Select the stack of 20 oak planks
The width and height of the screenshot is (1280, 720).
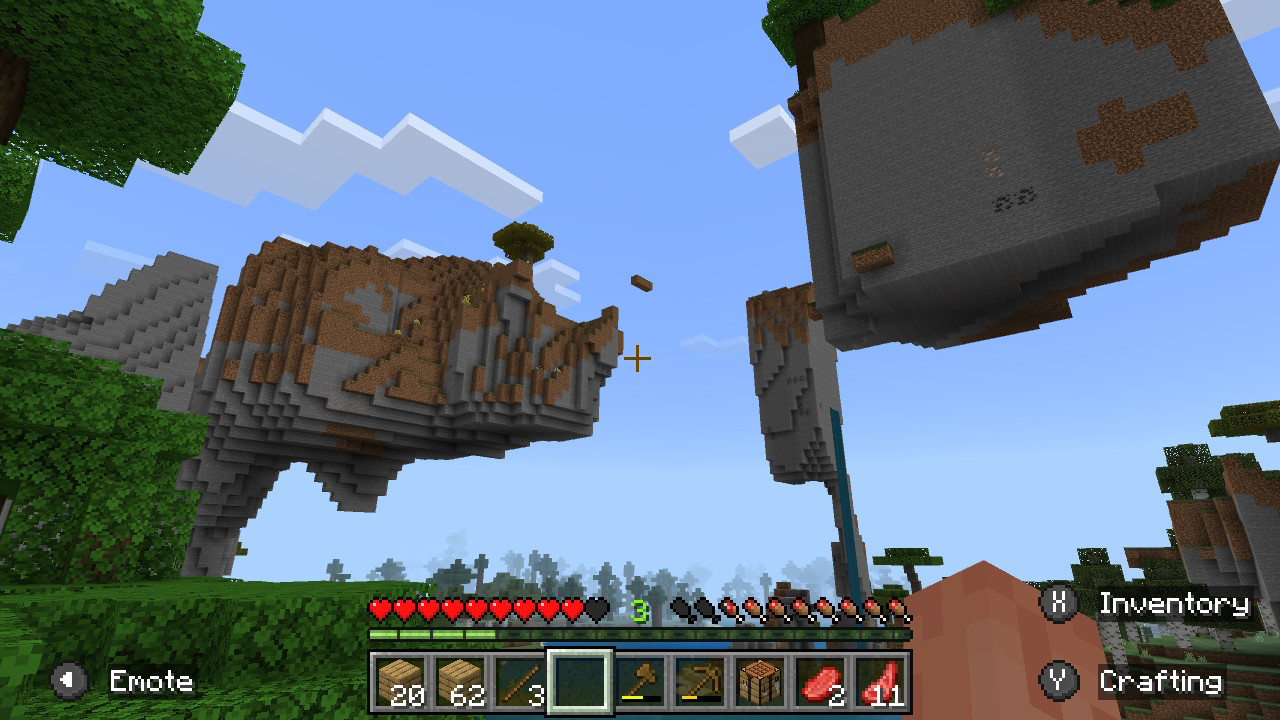[400, 683]
